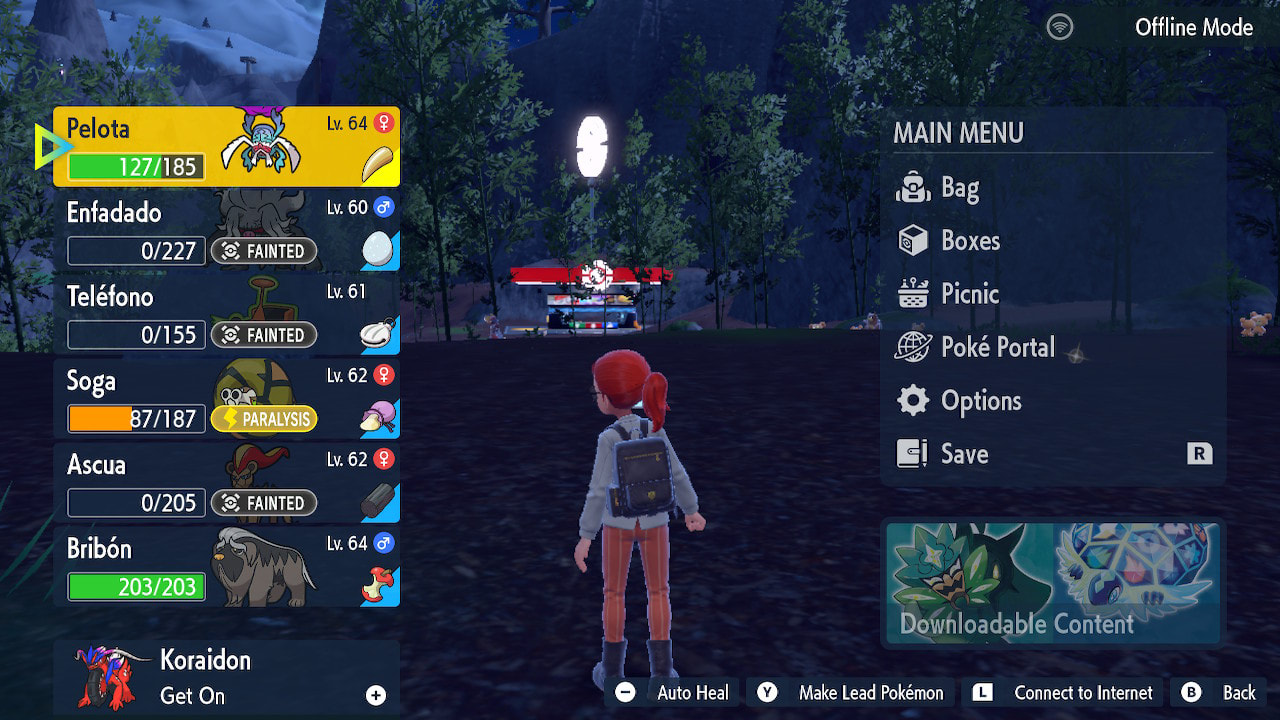Open the Poké Portal
1280x720 pixels.
coord(997,347)
